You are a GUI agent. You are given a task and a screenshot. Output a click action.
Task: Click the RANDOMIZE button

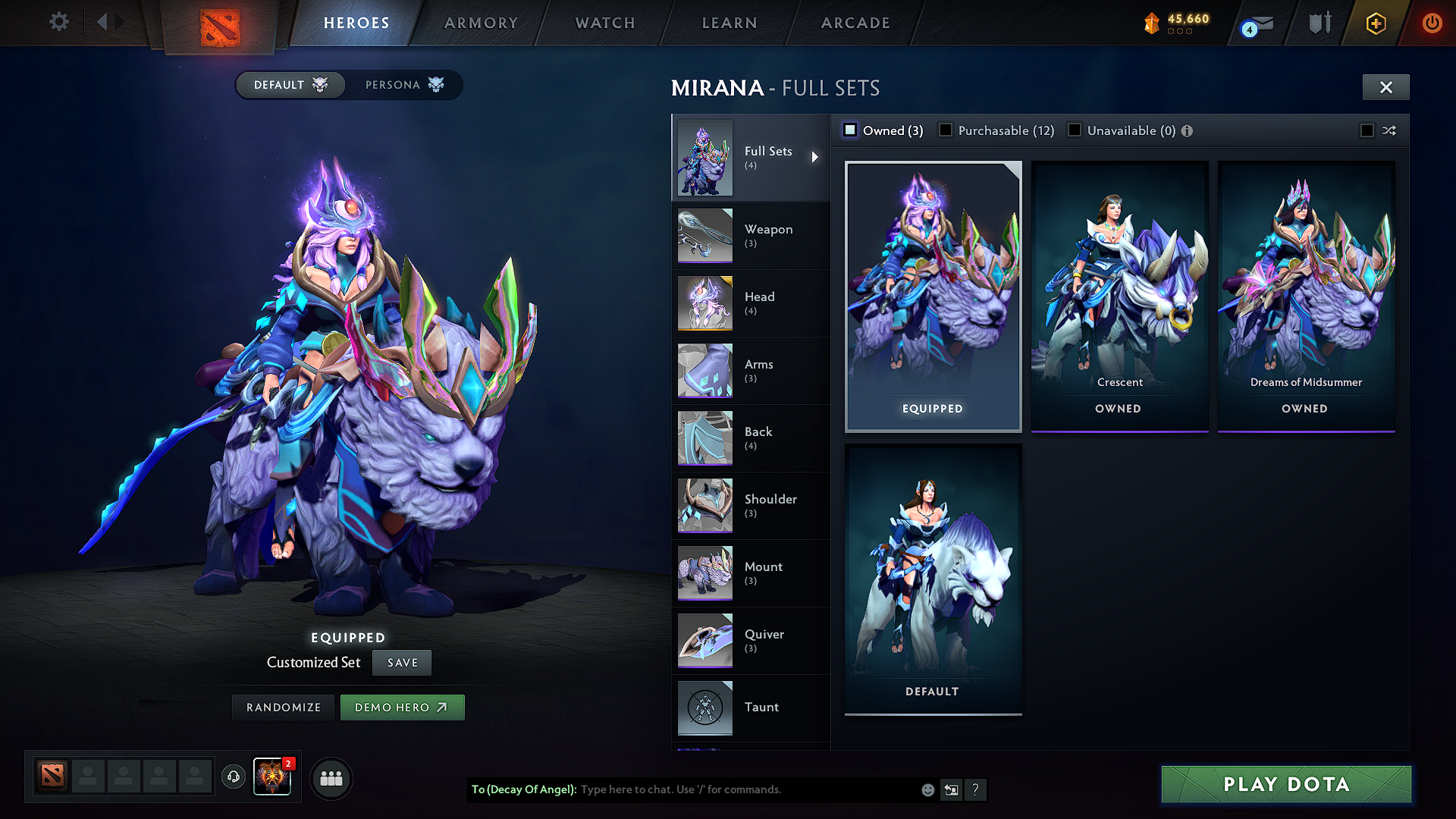pos(282,707)
